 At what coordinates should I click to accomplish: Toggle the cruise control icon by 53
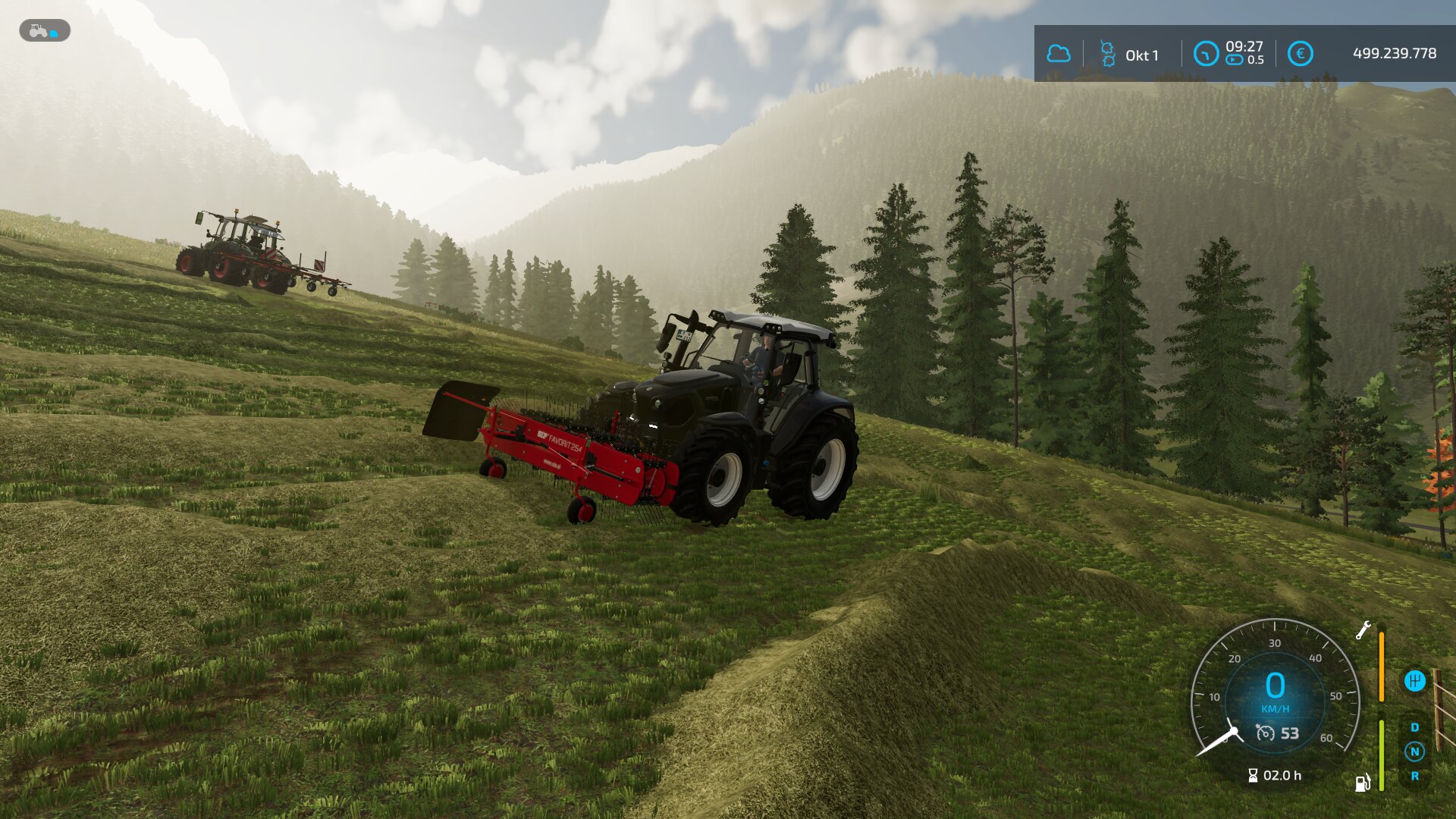pos(1265,733)
